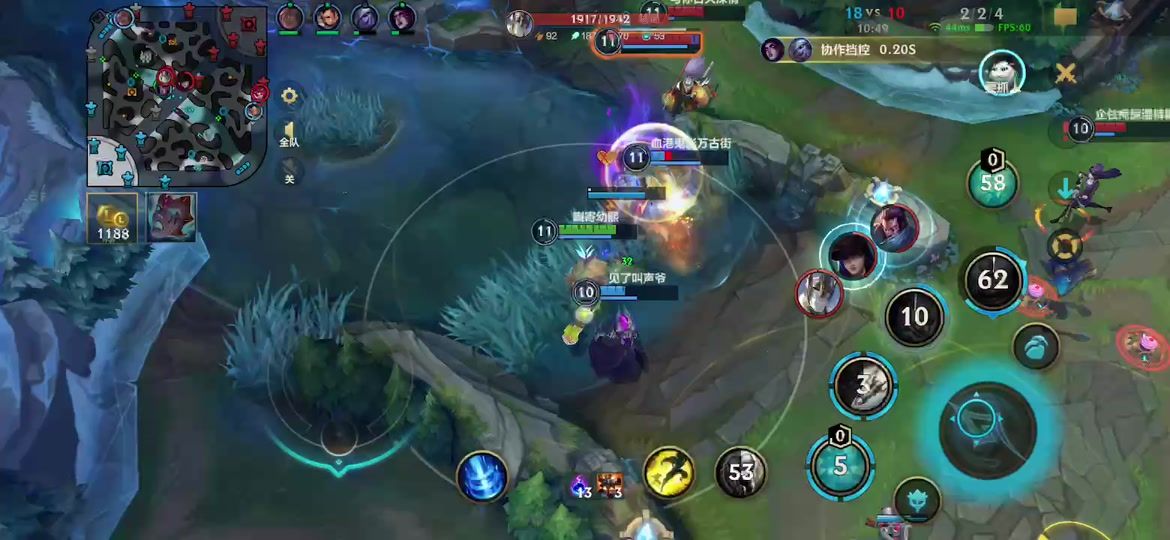Viewport: 1170px width, 540px height.
Task: Tap the summoner spell showing 53 cooldown
Action: coord(740,472)
